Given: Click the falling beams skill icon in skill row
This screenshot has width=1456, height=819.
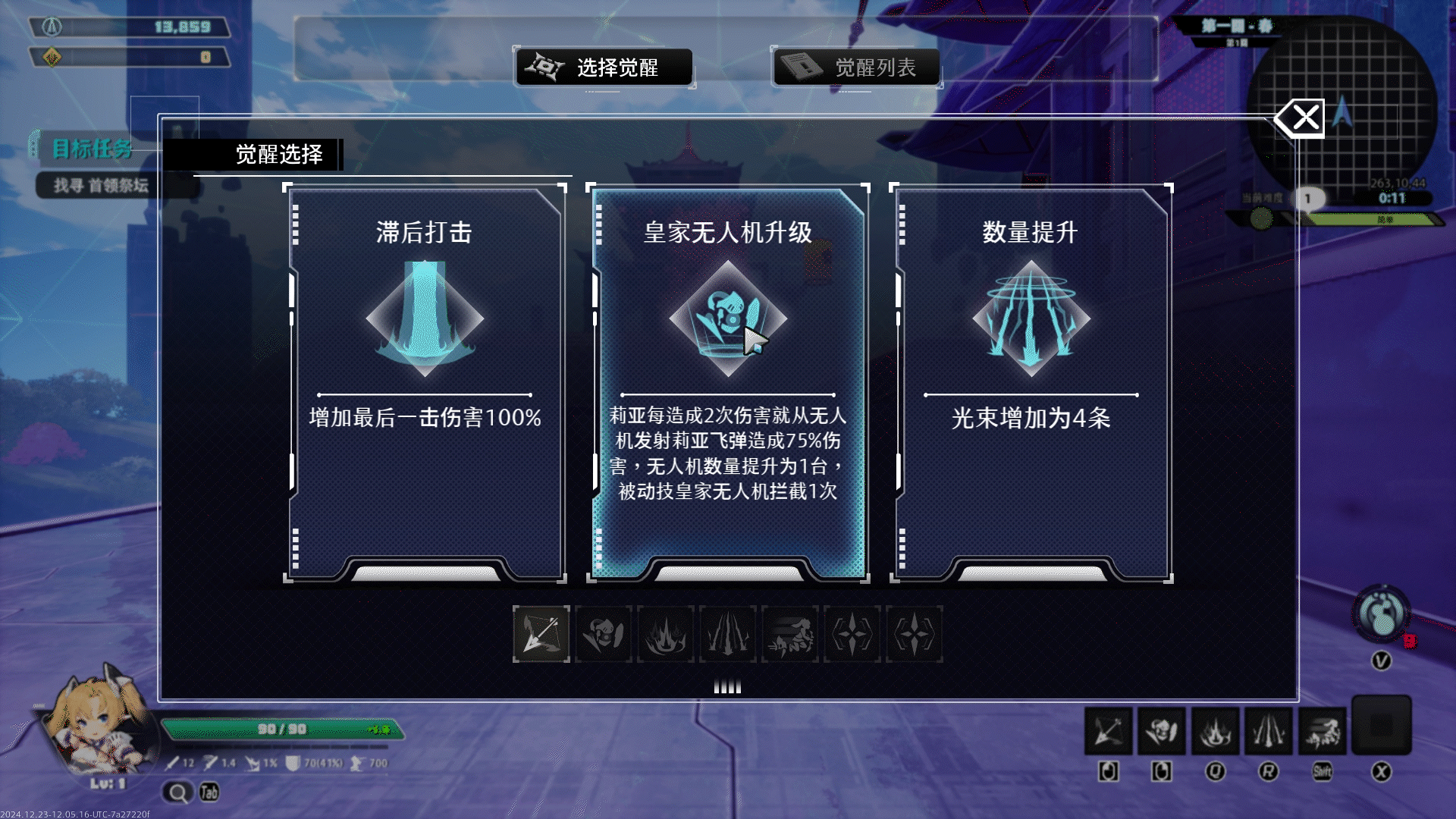Looking at the screenshot, I should click(x=728, y=635).
